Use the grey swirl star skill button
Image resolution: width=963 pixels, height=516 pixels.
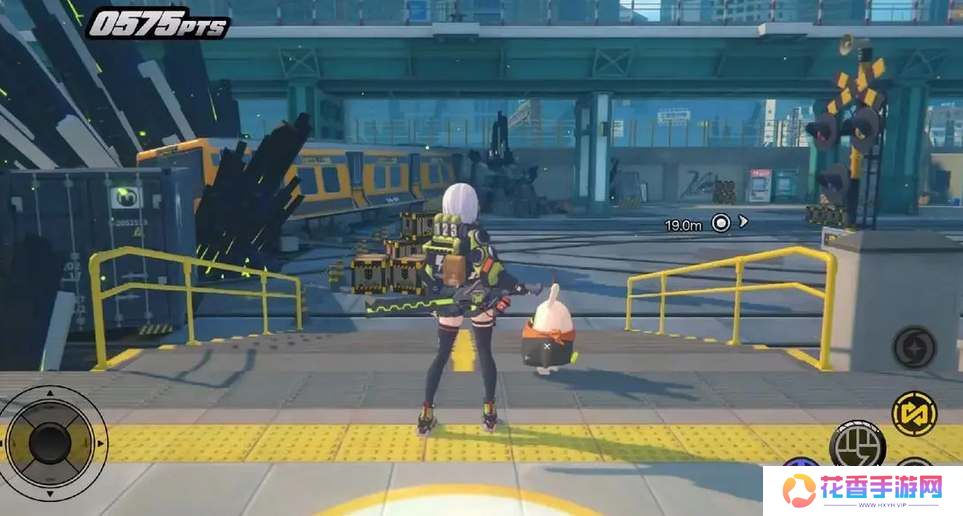tap(914, 347)
